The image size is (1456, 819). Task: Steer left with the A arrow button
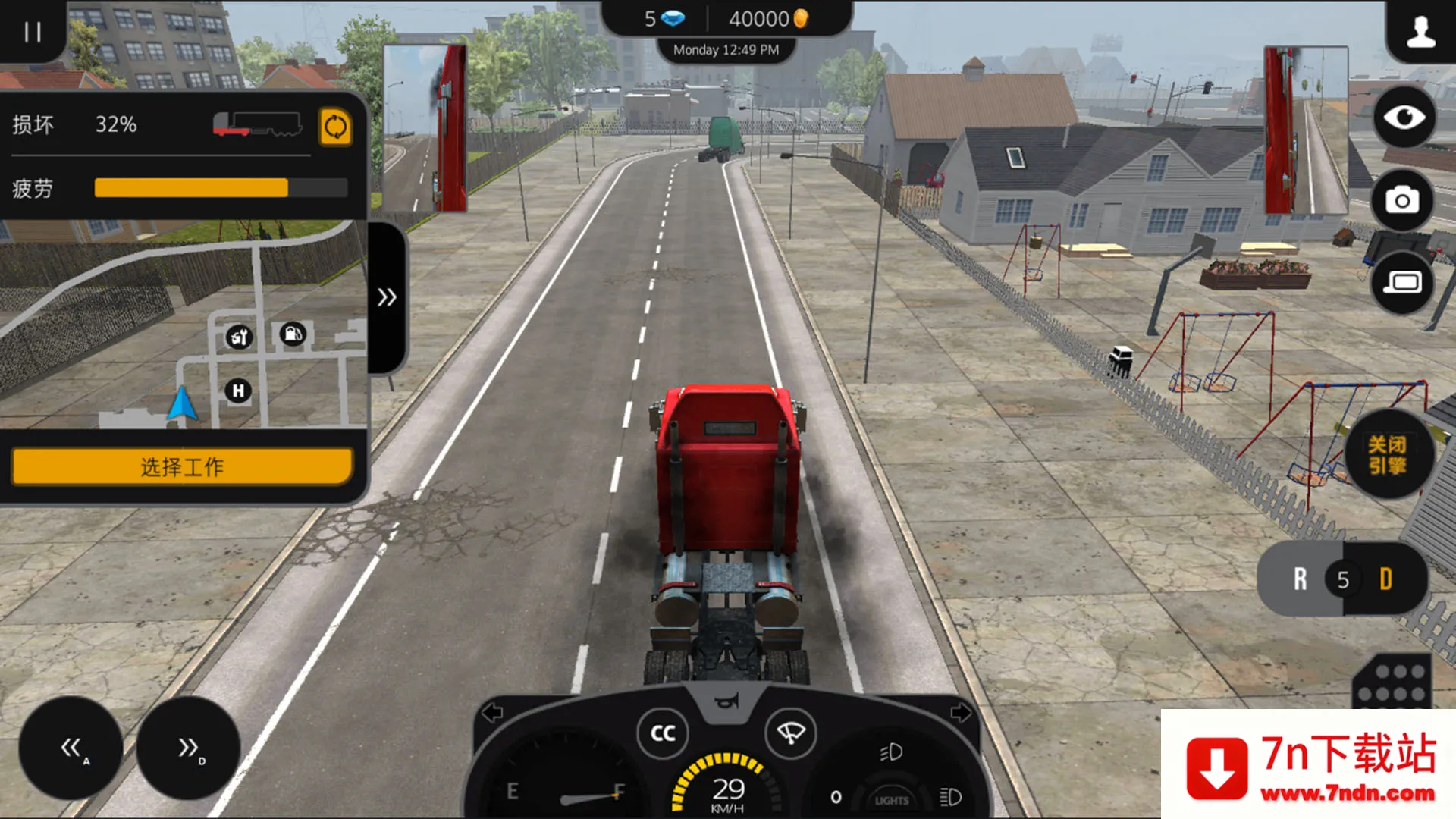tap(71, 748)
